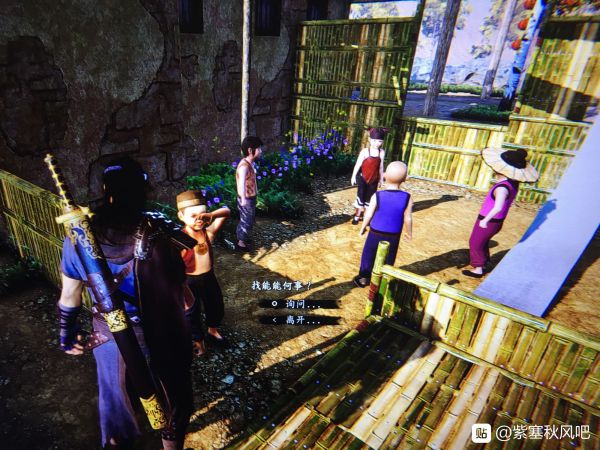Choose the 询问 (Ask) dialogue option

(296, 303)
